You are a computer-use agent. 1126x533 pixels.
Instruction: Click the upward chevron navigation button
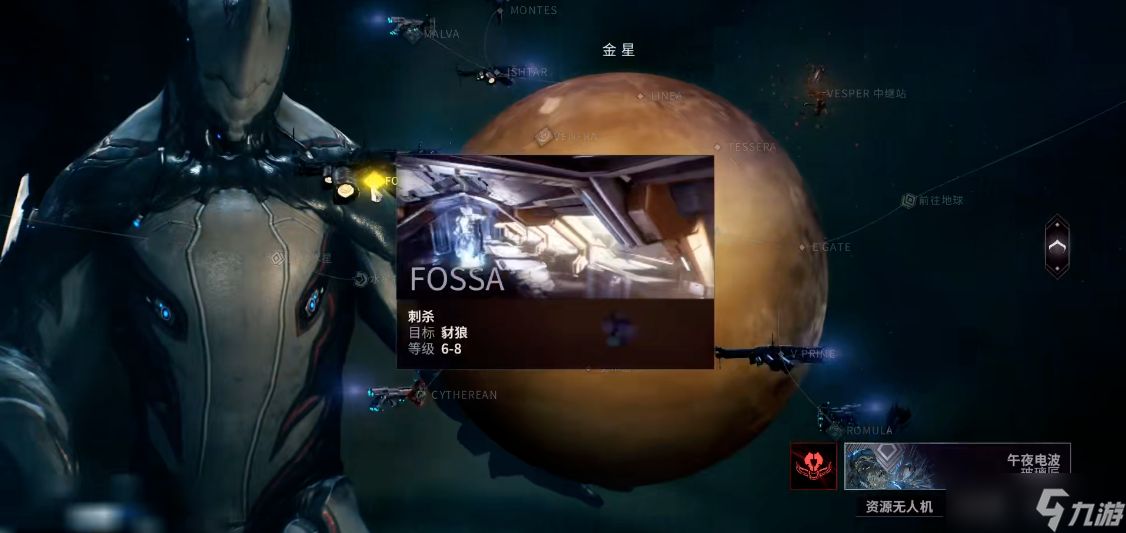pos(1057,246)
